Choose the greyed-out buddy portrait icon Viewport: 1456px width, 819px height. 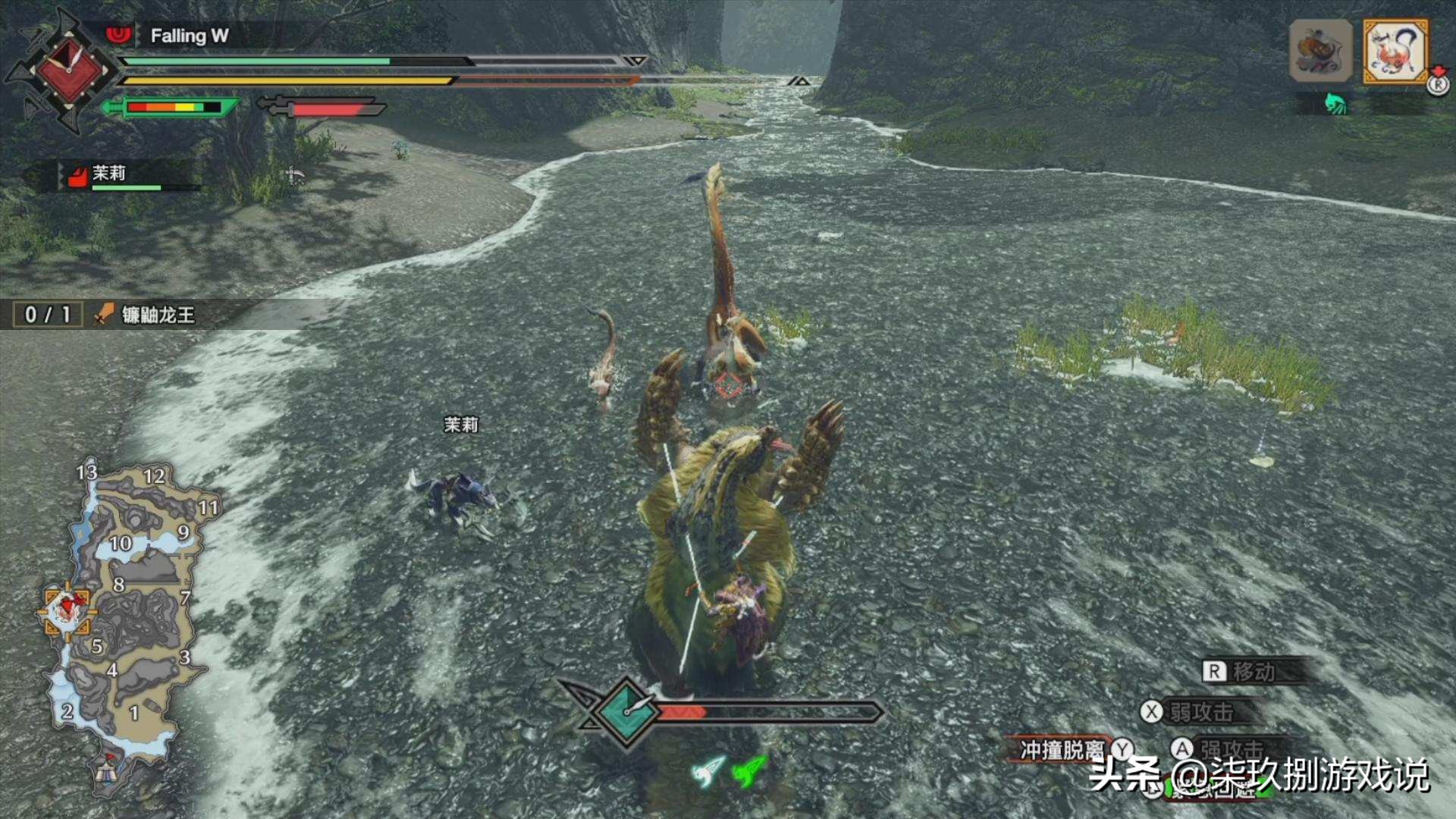coord(1320,52)
